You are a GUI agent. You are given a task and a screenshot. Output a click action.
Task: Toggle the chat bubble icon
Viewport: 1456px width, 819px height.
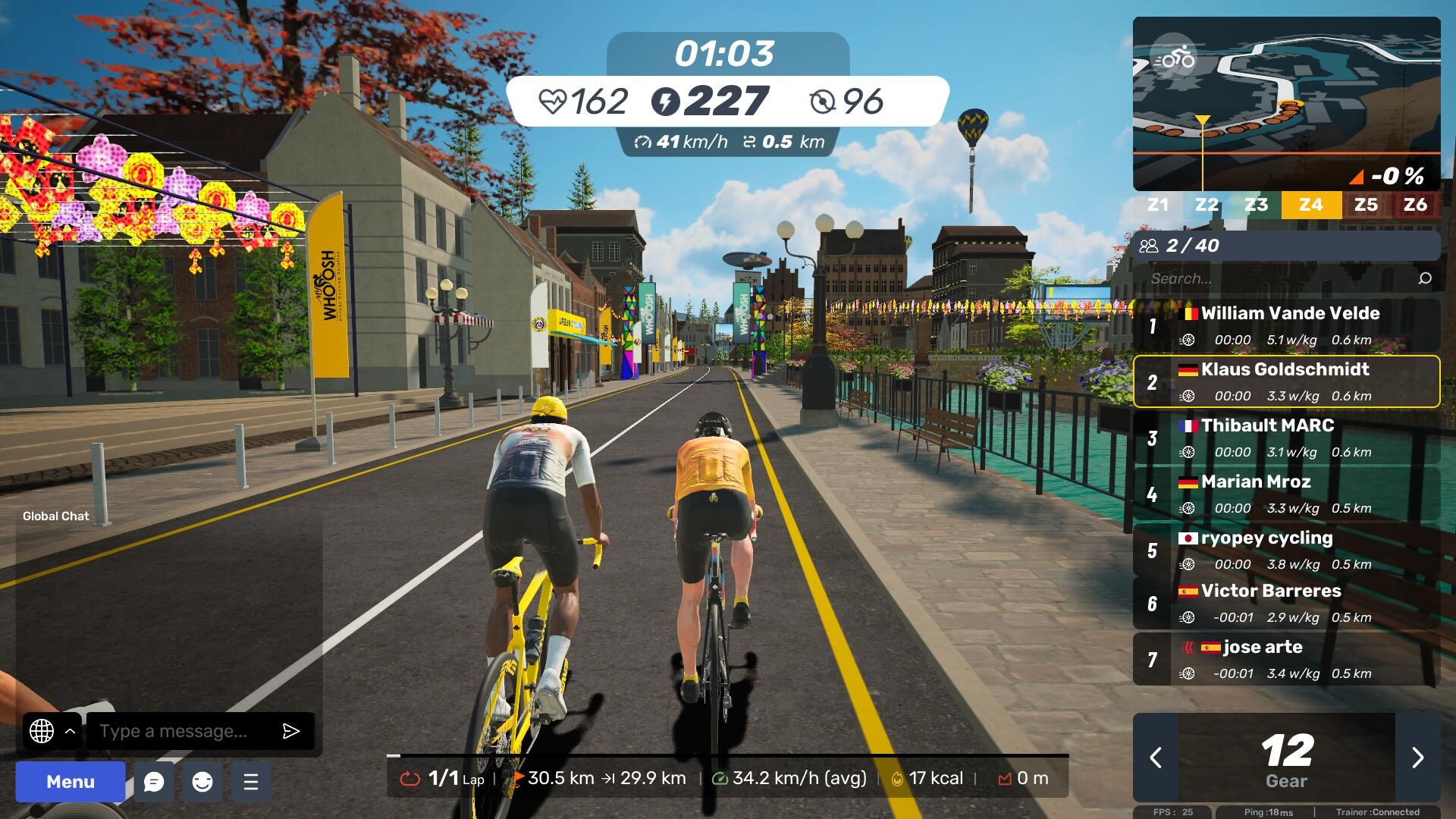154,782
